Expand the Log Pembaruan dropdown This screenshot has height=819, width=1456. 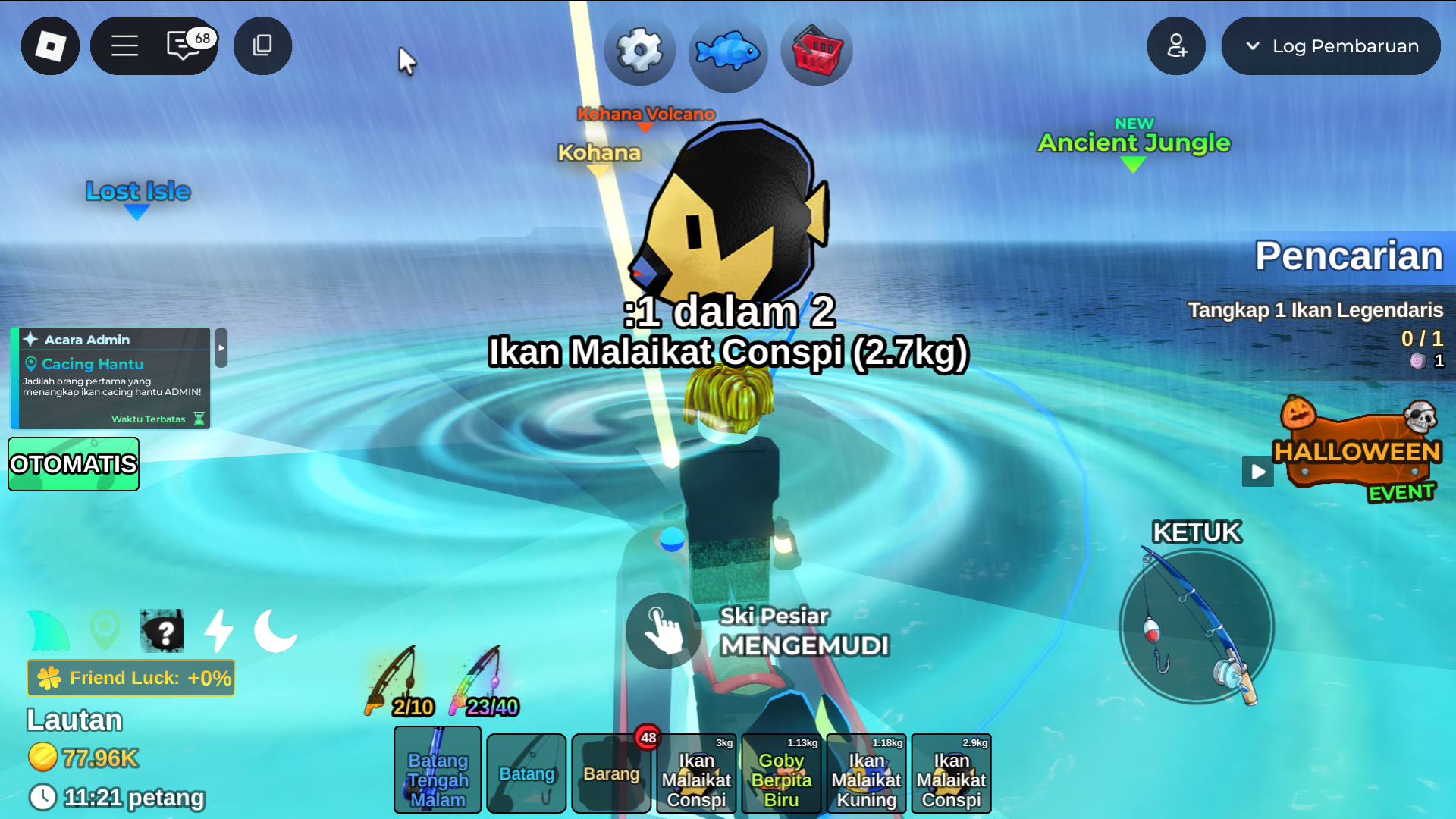[1331, 46]
